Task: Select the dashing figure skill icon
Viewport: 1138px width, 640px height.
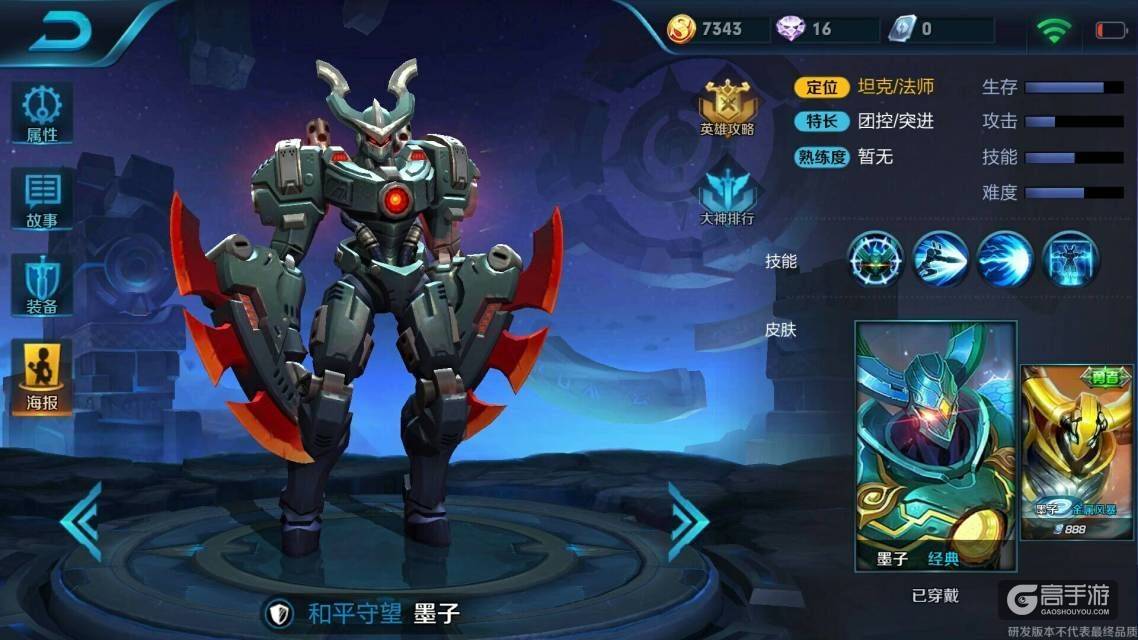Action: pyautogui.click(x=941, y=259)
